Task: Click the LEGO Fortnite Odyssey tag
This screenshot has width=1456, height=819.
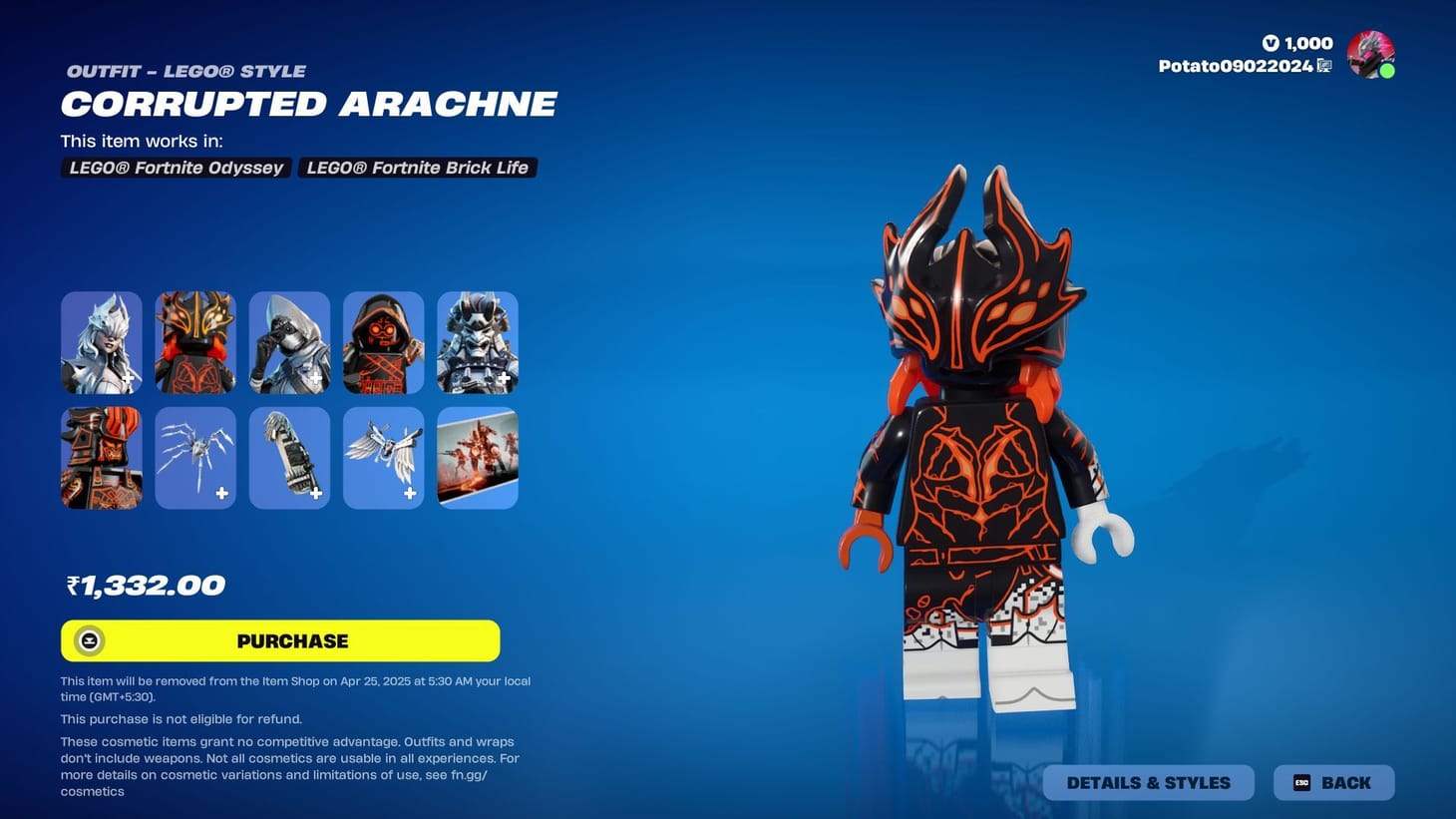Action: 176,168
